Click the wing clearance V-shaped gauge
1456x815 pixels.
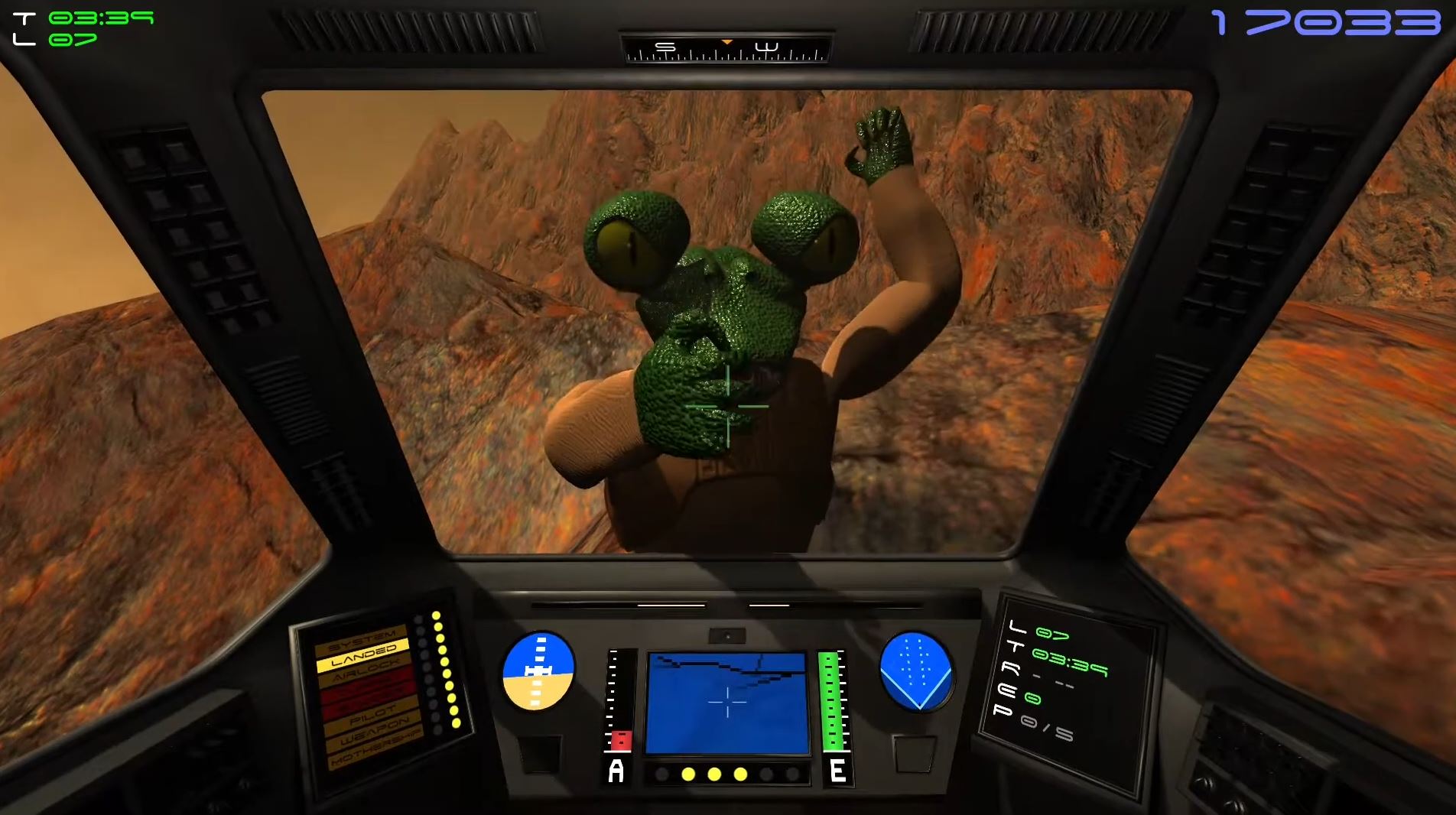(916, 671)
